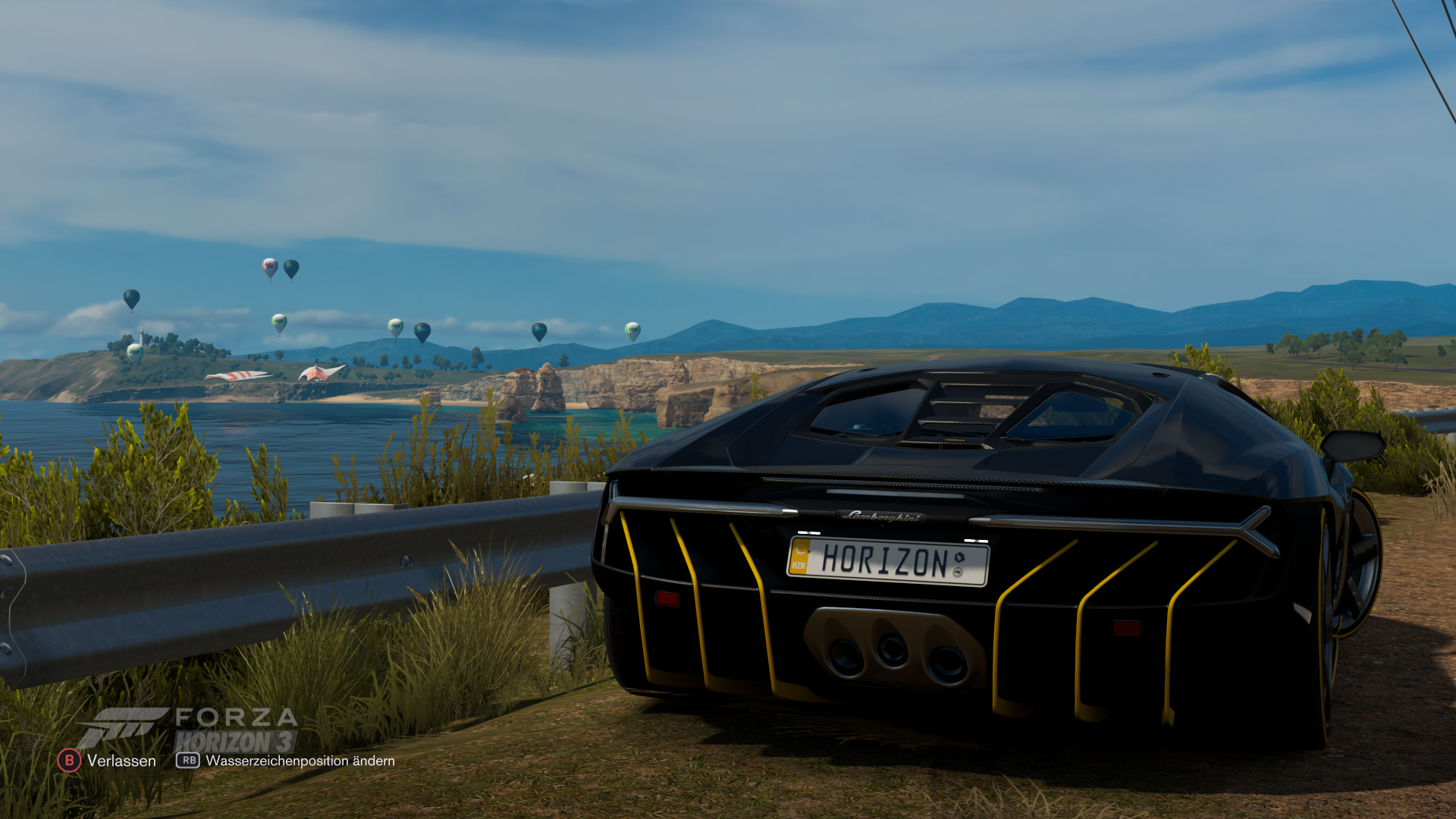Choose Verlassen to exit the photo view
This screenshot has height=819, width=1456.
pyautogui.click(x=108, y=761)
